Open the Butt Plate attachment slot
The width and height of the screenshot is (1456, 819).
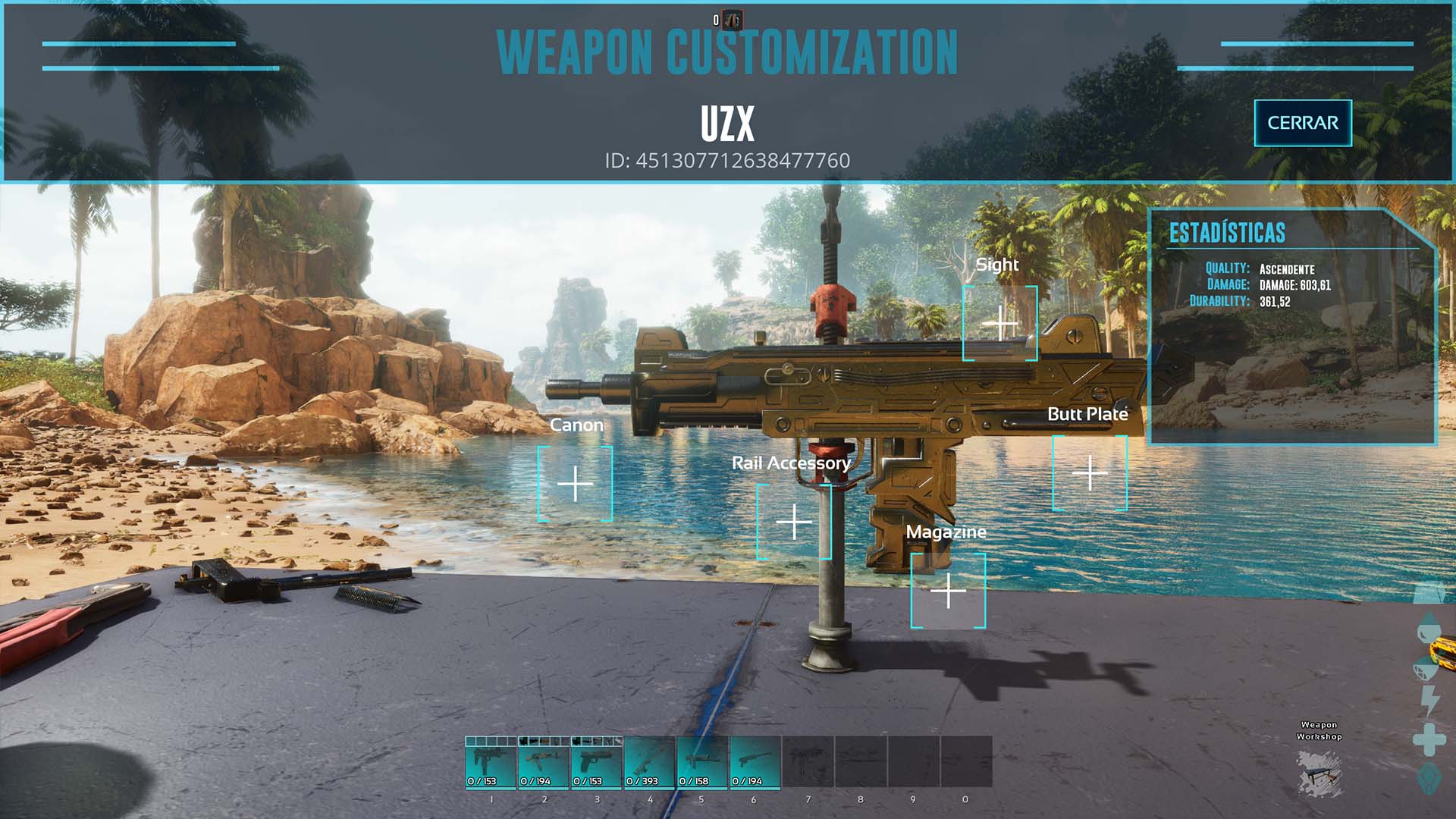point(1089,473)
